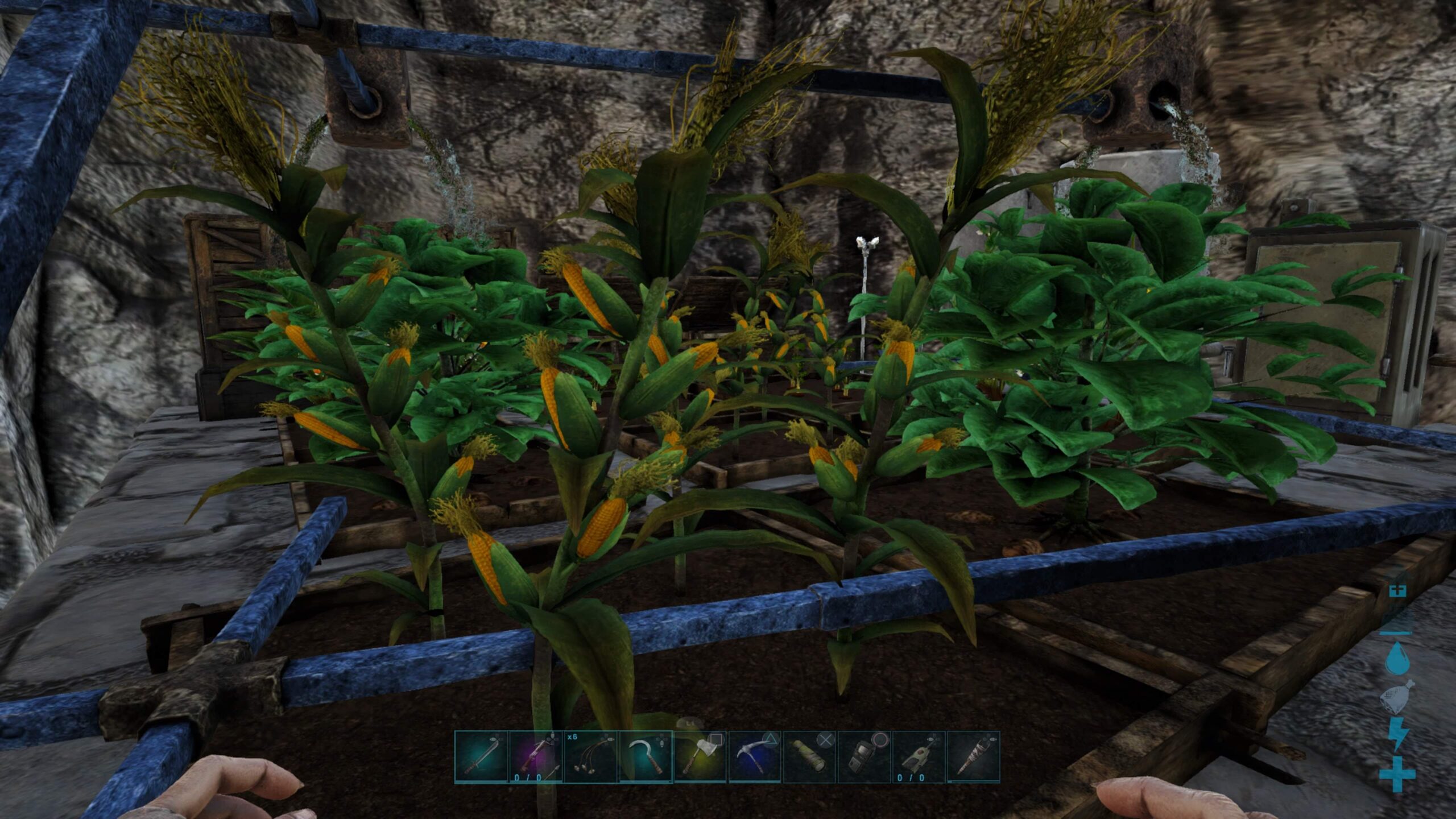Activate the handheld GPS device slot

click(x=863, y=757)
